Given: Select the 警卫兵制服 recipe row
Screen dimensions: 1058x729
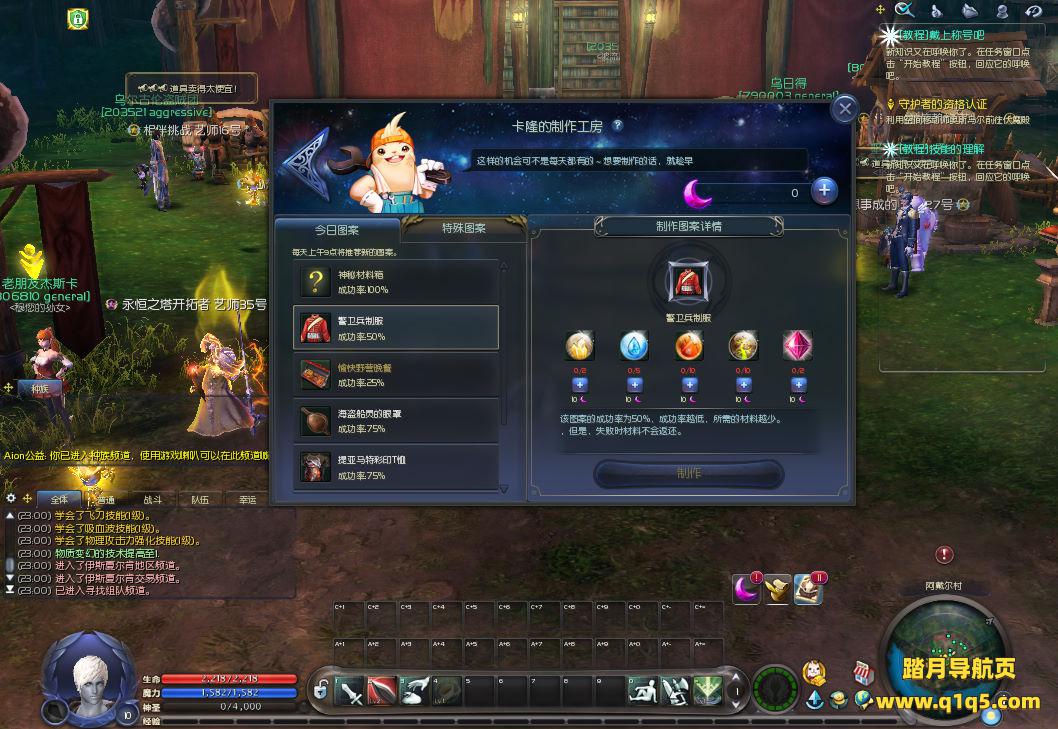Looking at the screenshot, I should point(396,328).
